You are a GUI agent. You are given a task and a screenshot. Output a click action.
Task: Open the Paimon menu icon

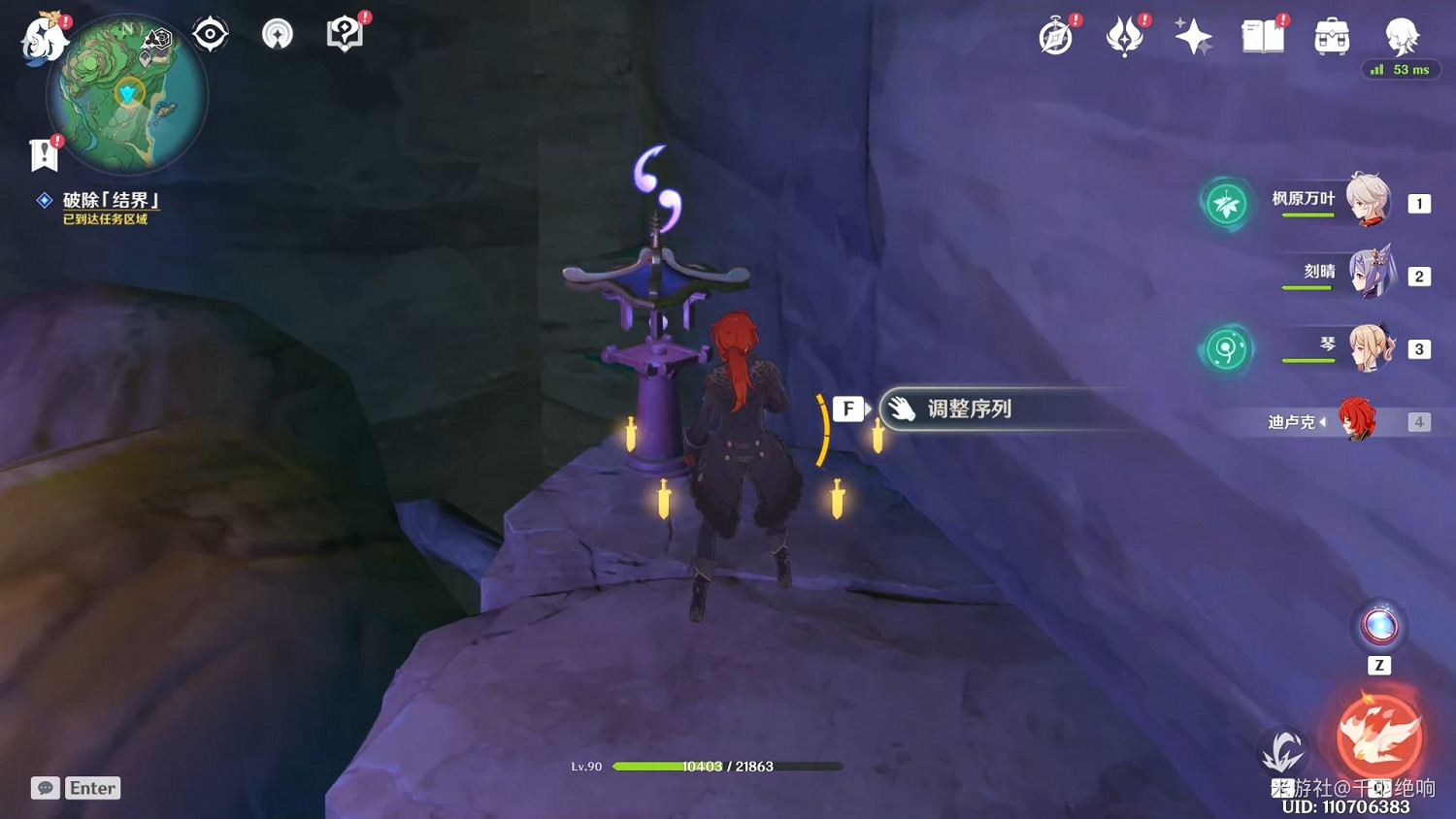(x=43, y=37)
